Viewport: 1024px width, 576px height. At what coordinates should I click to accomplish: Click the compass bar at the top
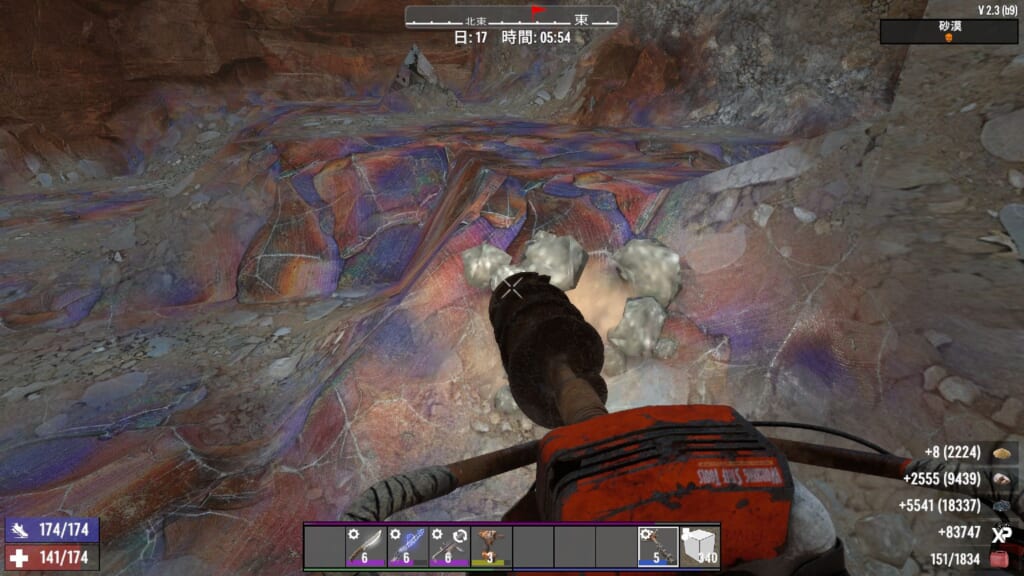click(511, 17)
